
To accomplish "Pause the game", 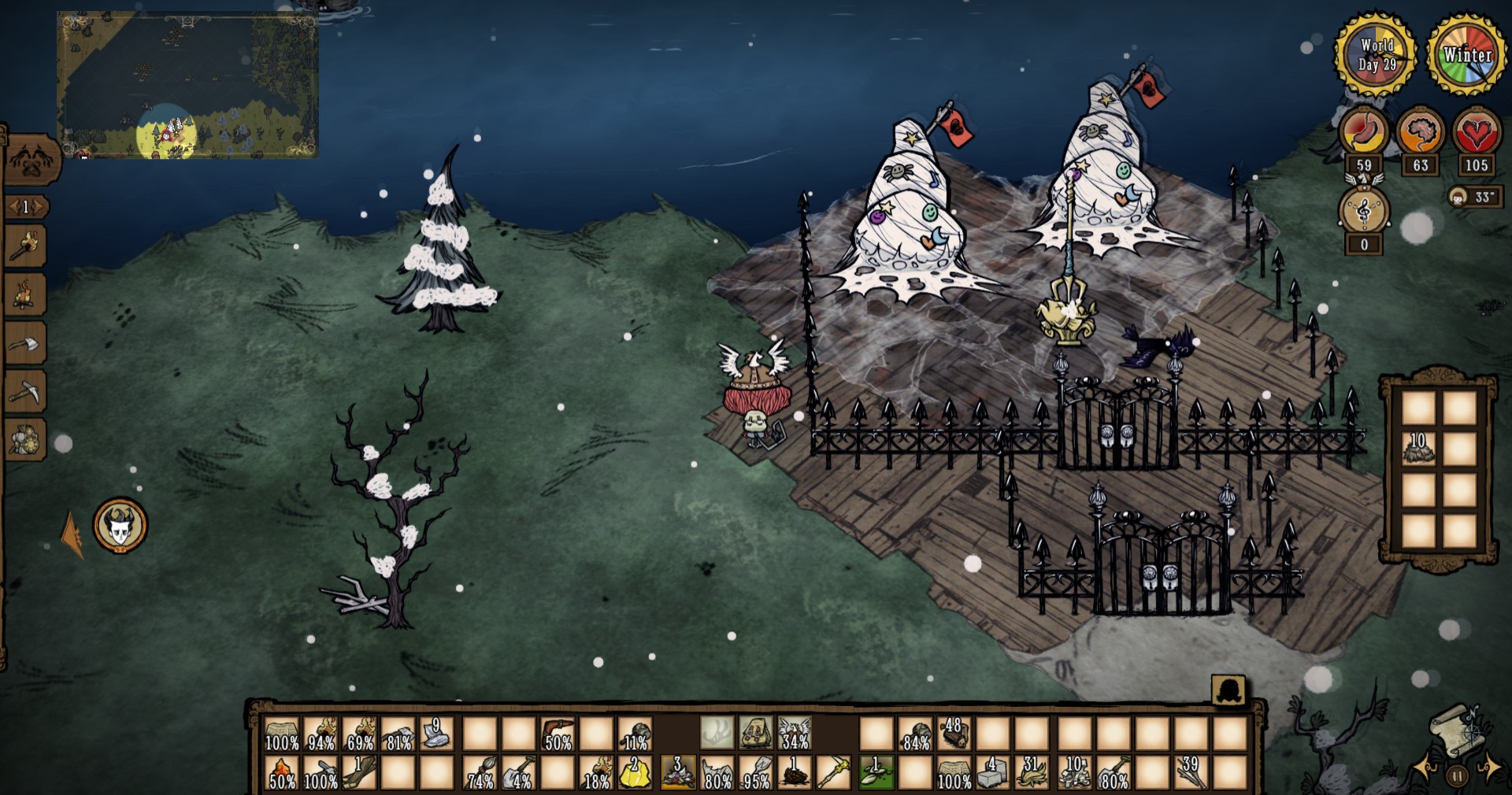I will (x=1458, y=776).
